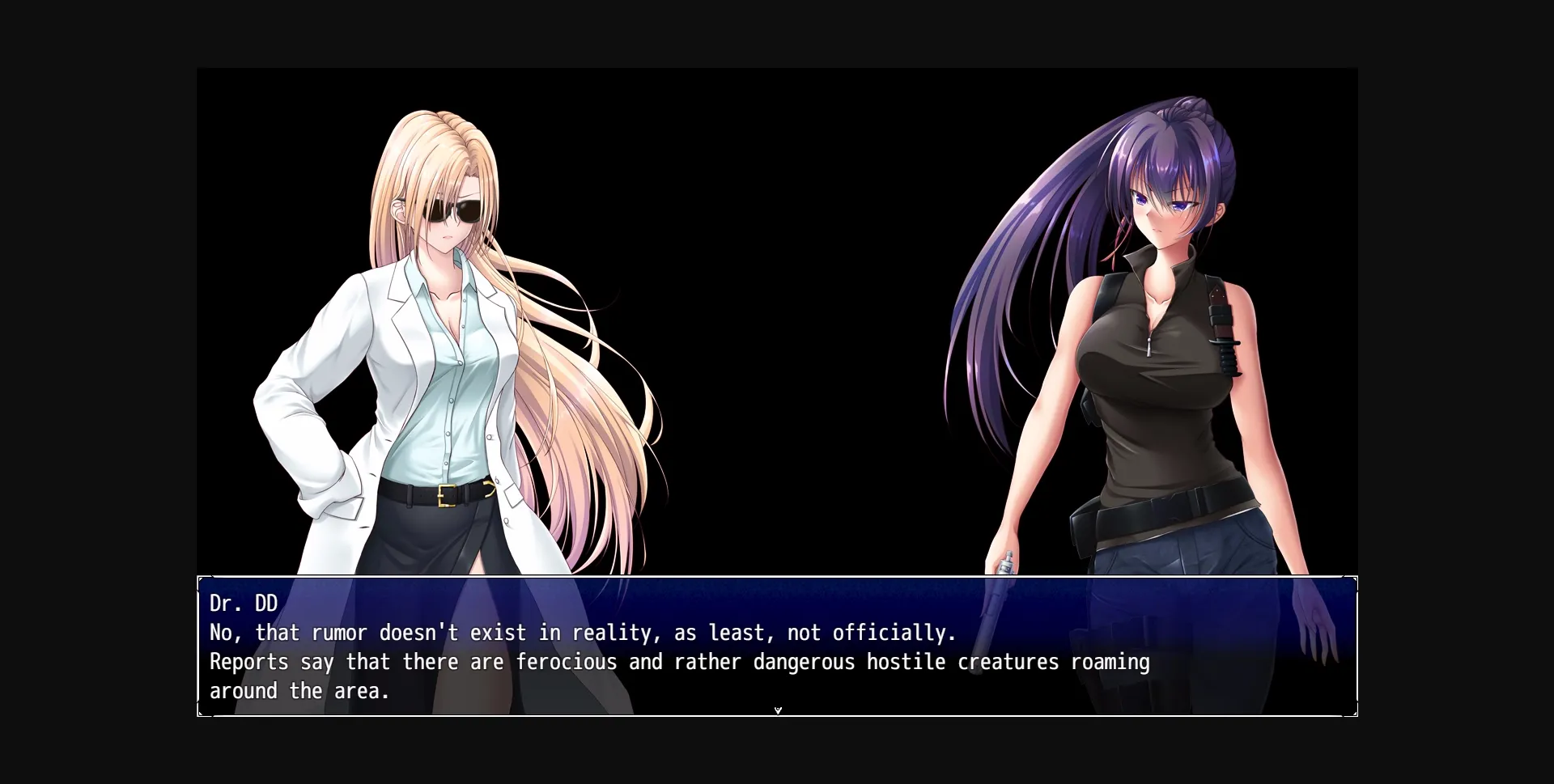This screenshot has width=1554, height=784.
Task: Click the Dr. DD name label
Action: tap(242, 603)
